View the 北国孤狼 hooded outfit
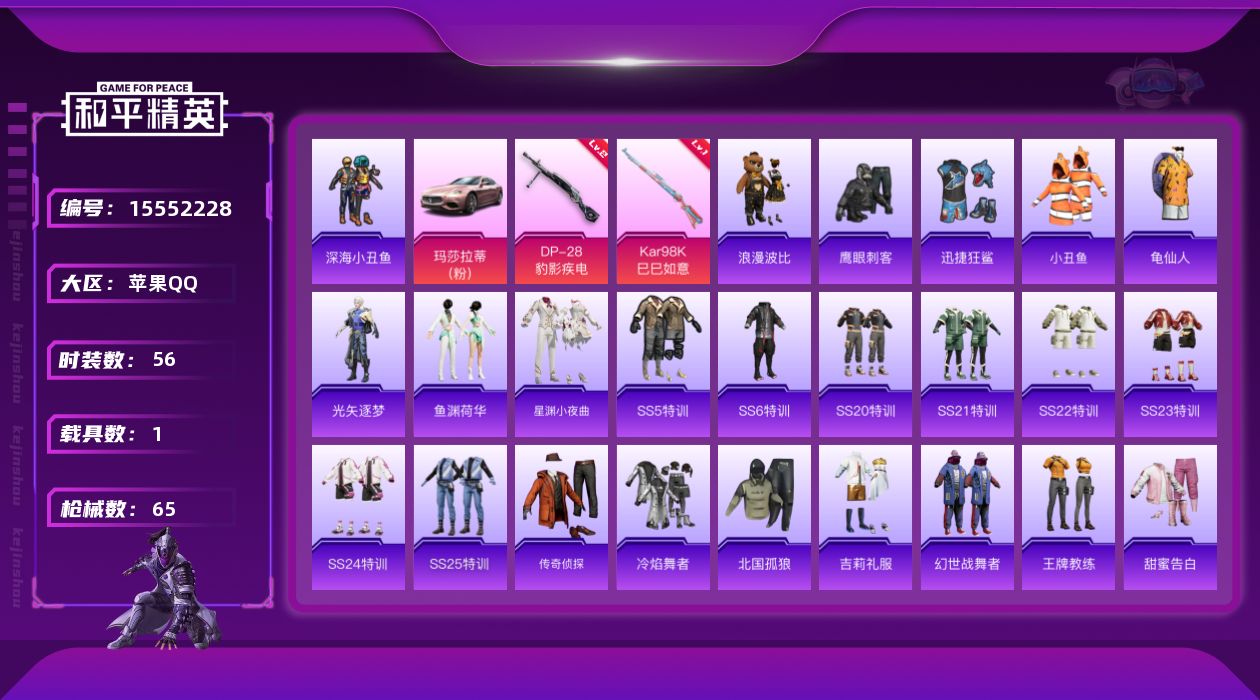 pos(764,517)
